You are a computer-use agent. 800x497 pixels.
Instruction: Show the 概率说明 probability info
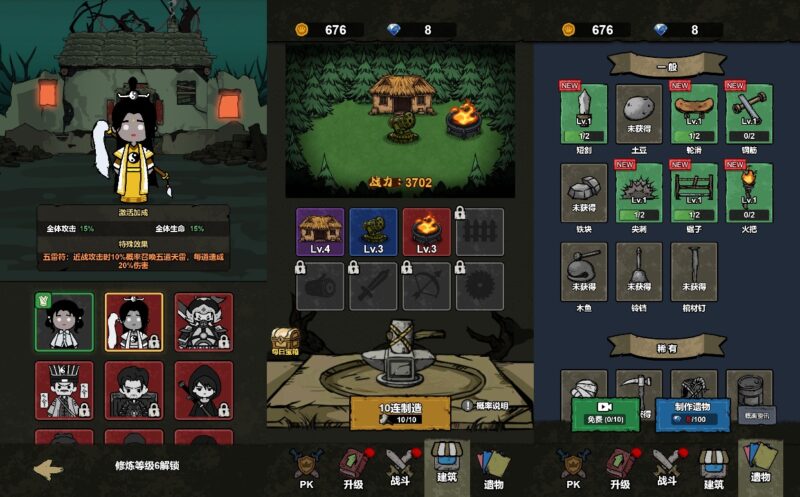pyautogui.click(x=485, y=406)
